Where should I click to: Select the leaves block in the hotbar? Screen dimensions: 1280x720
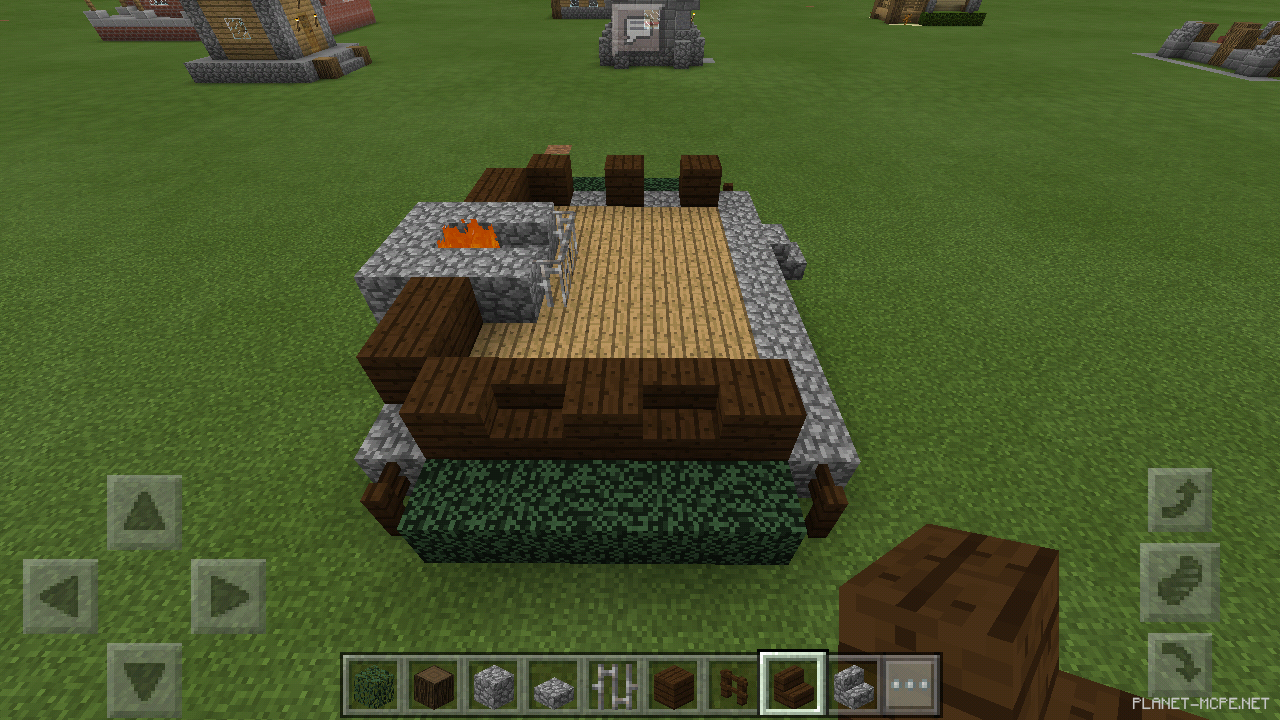click(373, 682)
